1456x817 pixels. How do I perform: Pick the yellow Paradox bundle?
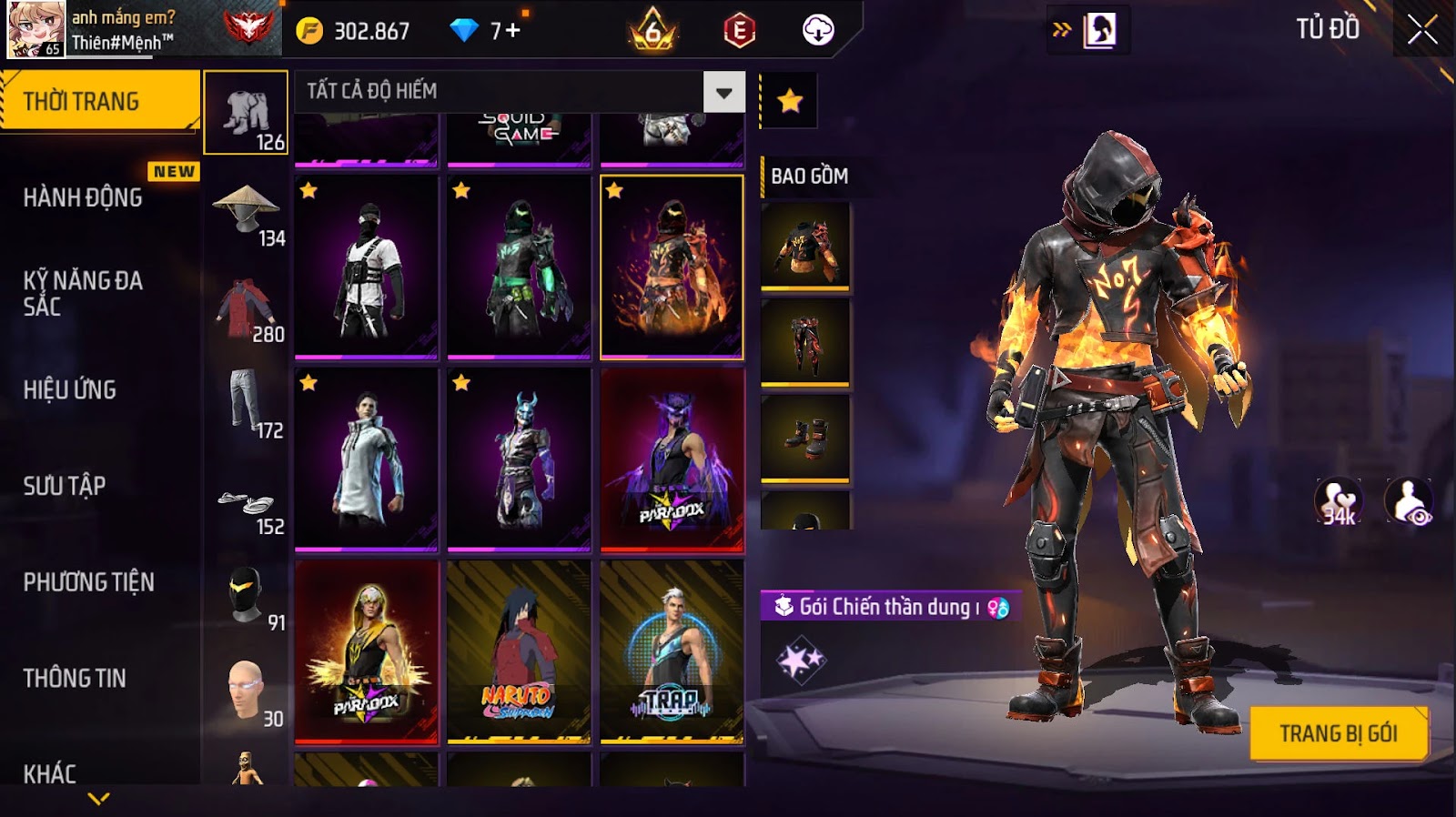tap(366, 651)
